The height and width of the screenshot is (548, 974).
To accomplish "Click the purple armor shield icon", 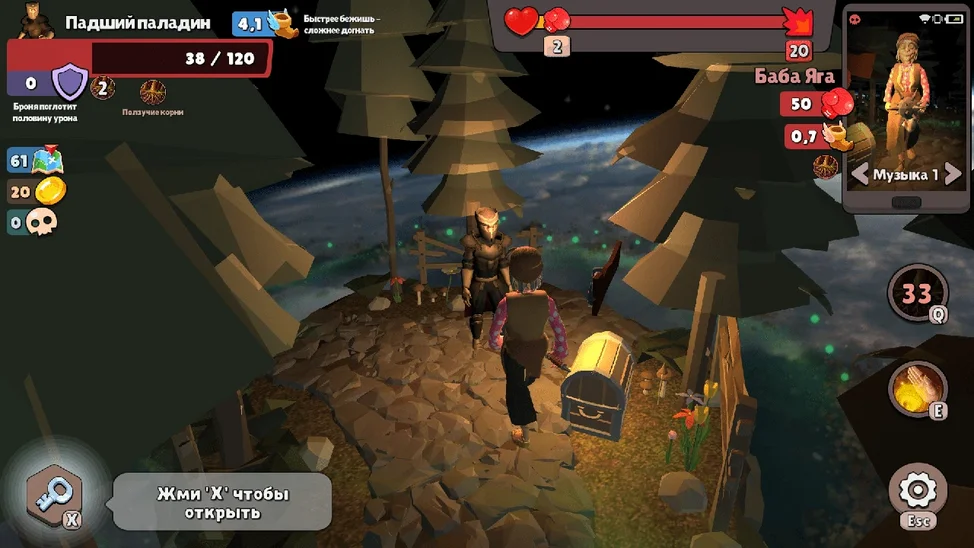I will [70, 82].
